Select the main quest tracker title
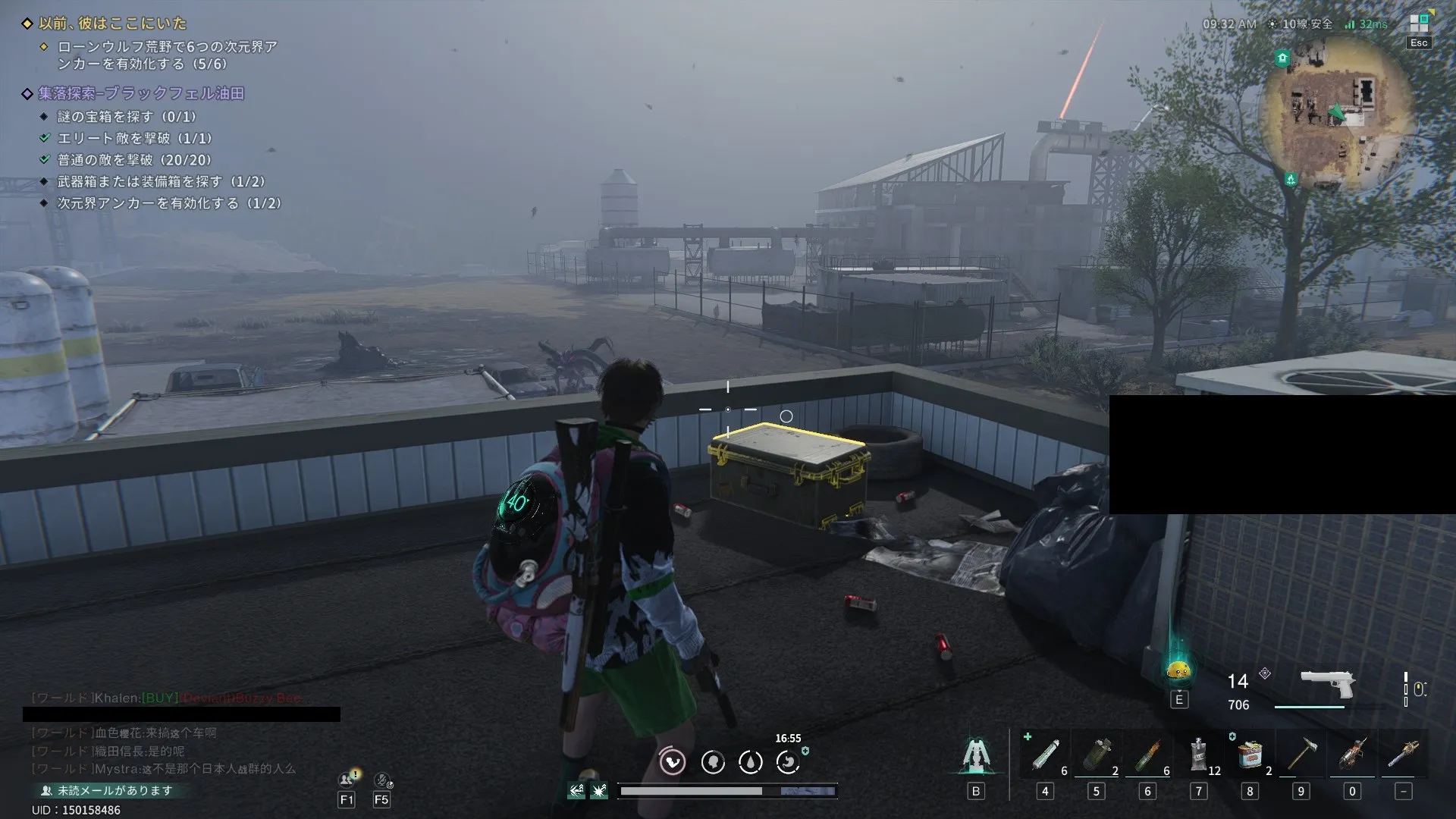 coord(112,24)
